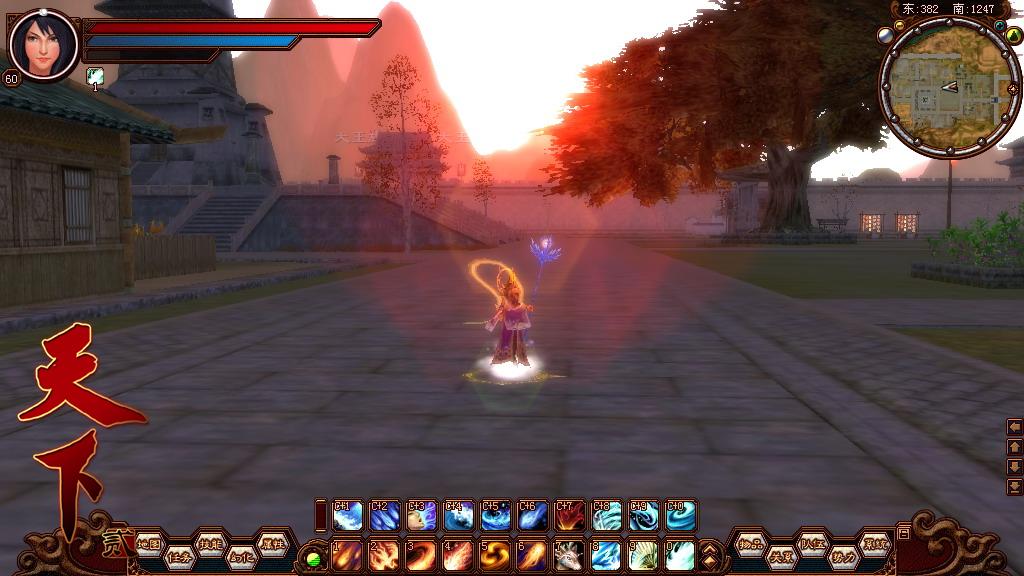Activate the feather fan skill in slot 9
This screenshot has height=576, width=1024.
tap(644, 555)
